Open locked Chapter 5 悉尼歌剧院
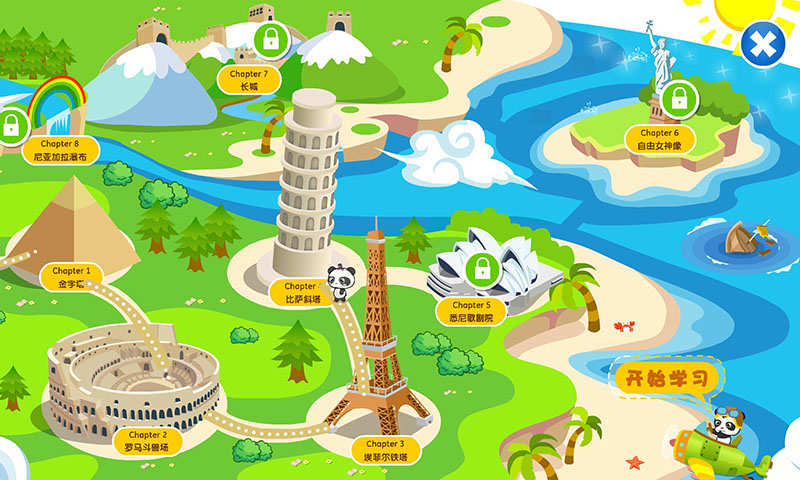Image resolution: width=800 pixels, height=480 pixels. point(472,311)
